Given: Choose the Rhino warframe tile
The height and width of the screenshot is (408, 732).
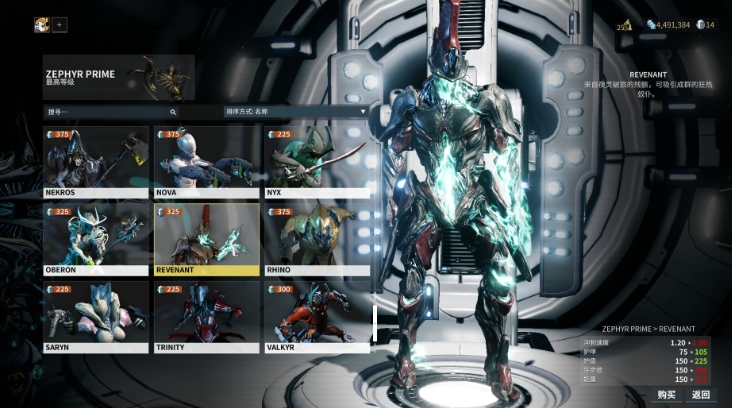Looking at the screenshot, I should tap(316, 239).
